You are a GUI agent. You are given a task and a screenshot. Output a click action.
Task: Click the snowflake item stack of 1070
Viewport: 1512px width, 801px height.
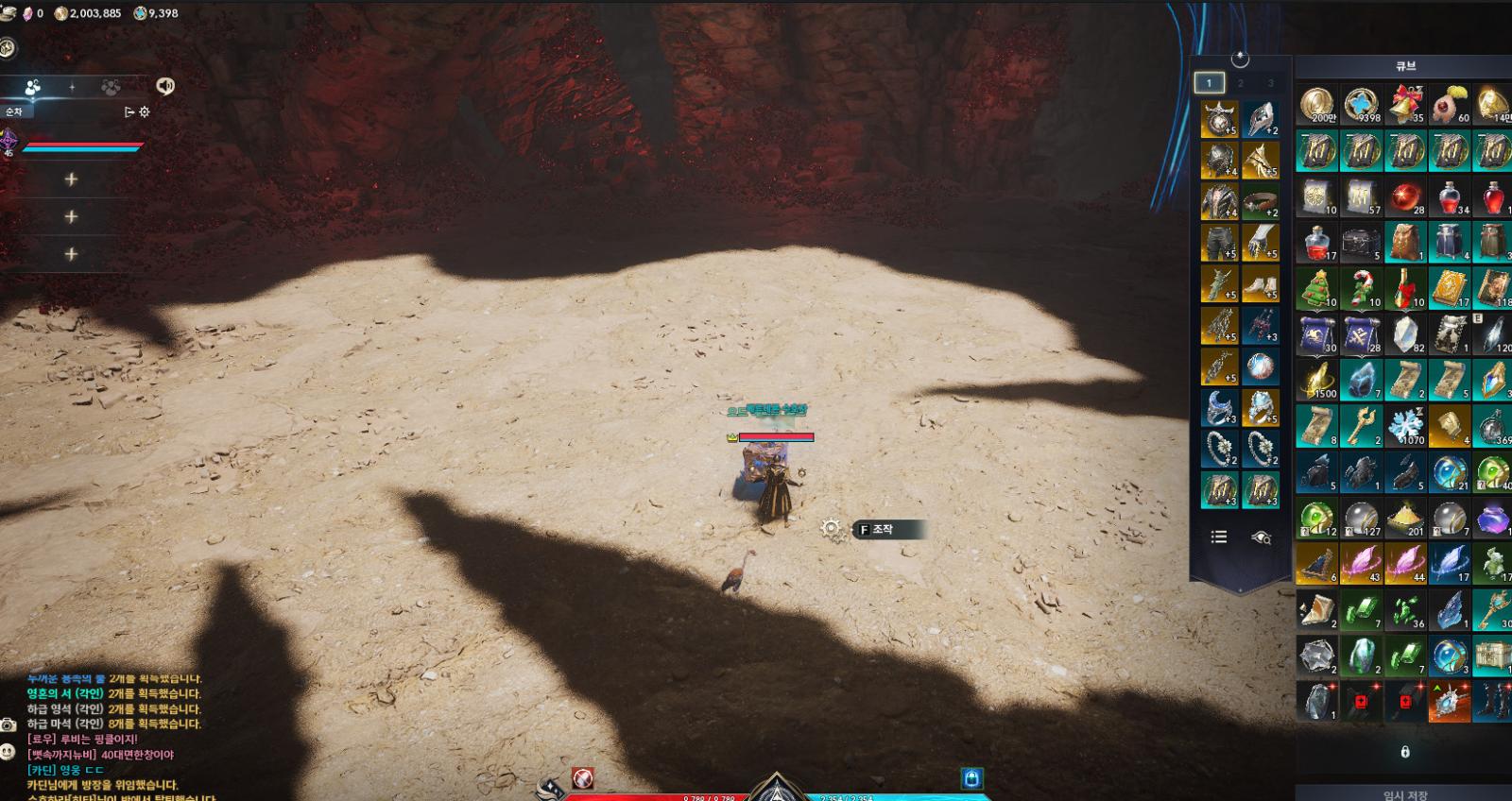click(1405, 426)
